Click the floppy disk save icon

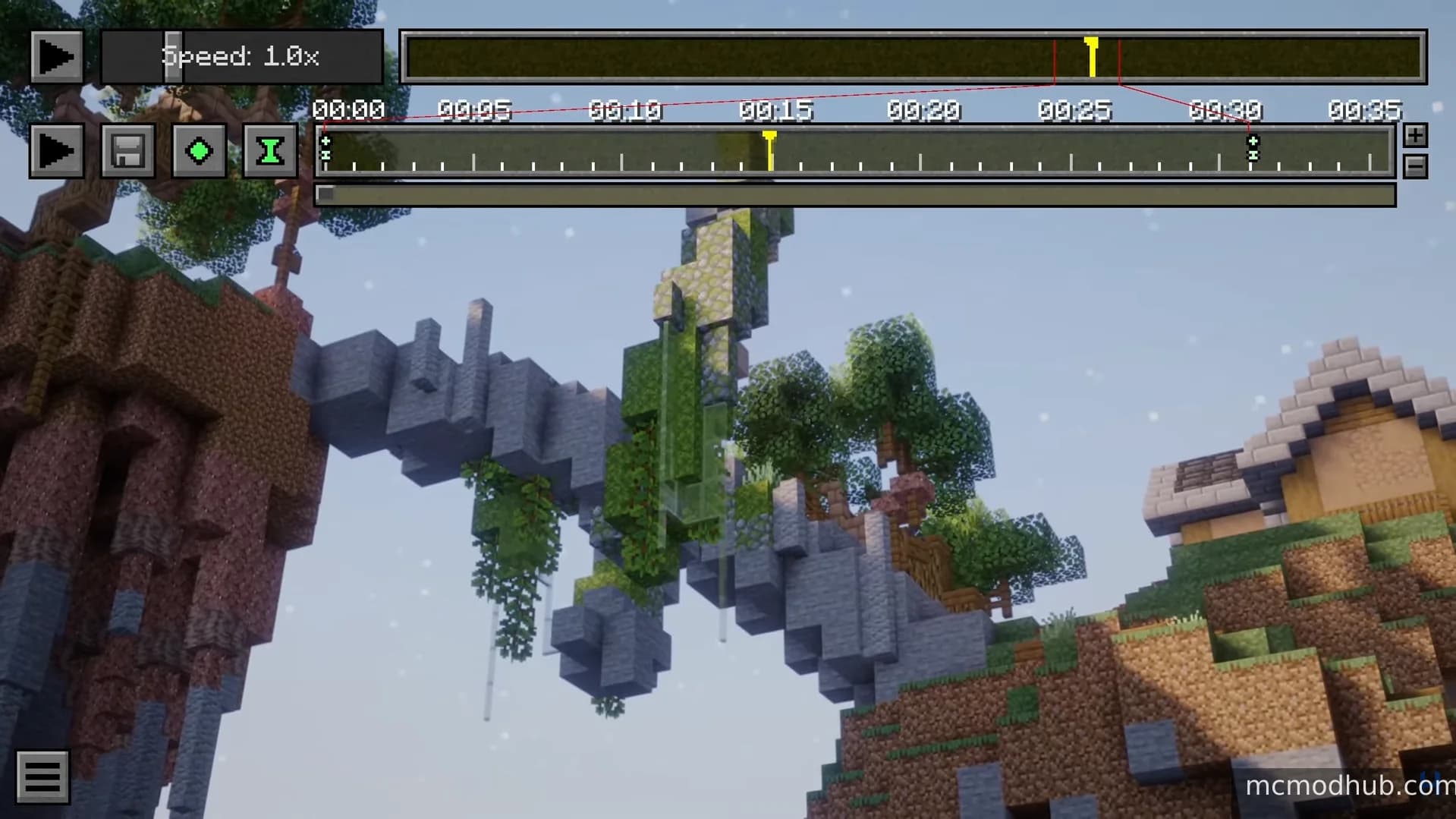tap(127, 150)
